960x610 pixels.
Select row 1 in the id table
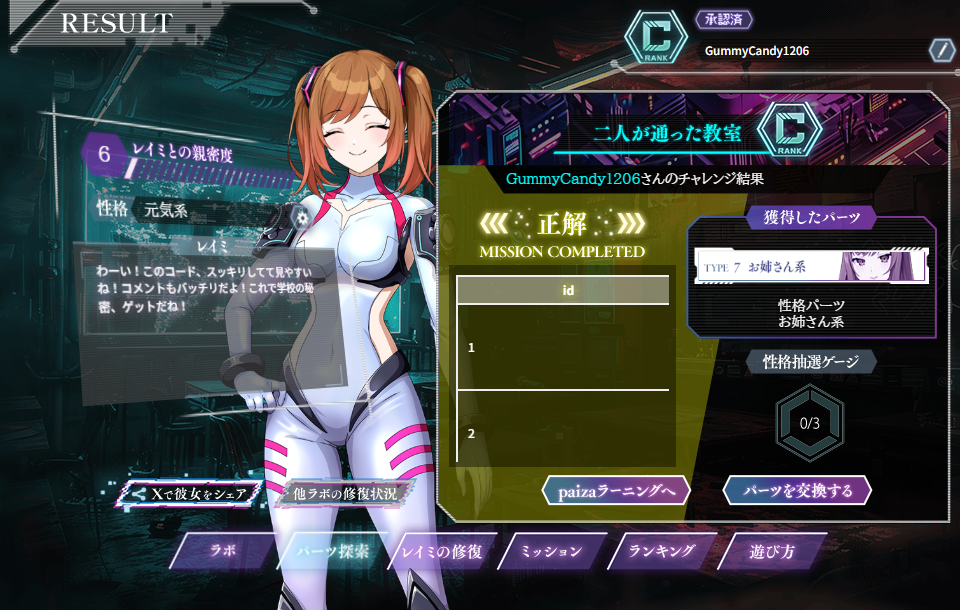pyautogui.click(x=562, y=347)
